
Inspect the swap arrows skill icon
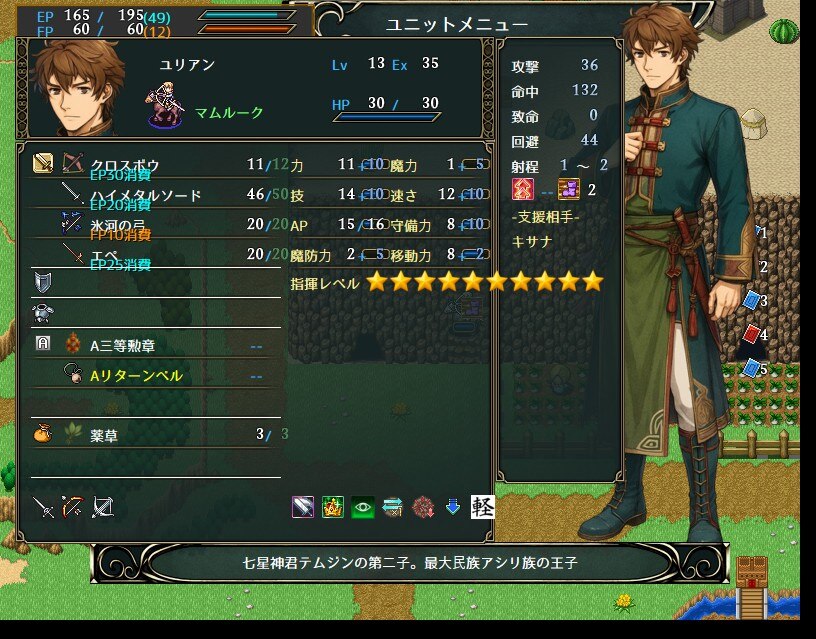392,507
